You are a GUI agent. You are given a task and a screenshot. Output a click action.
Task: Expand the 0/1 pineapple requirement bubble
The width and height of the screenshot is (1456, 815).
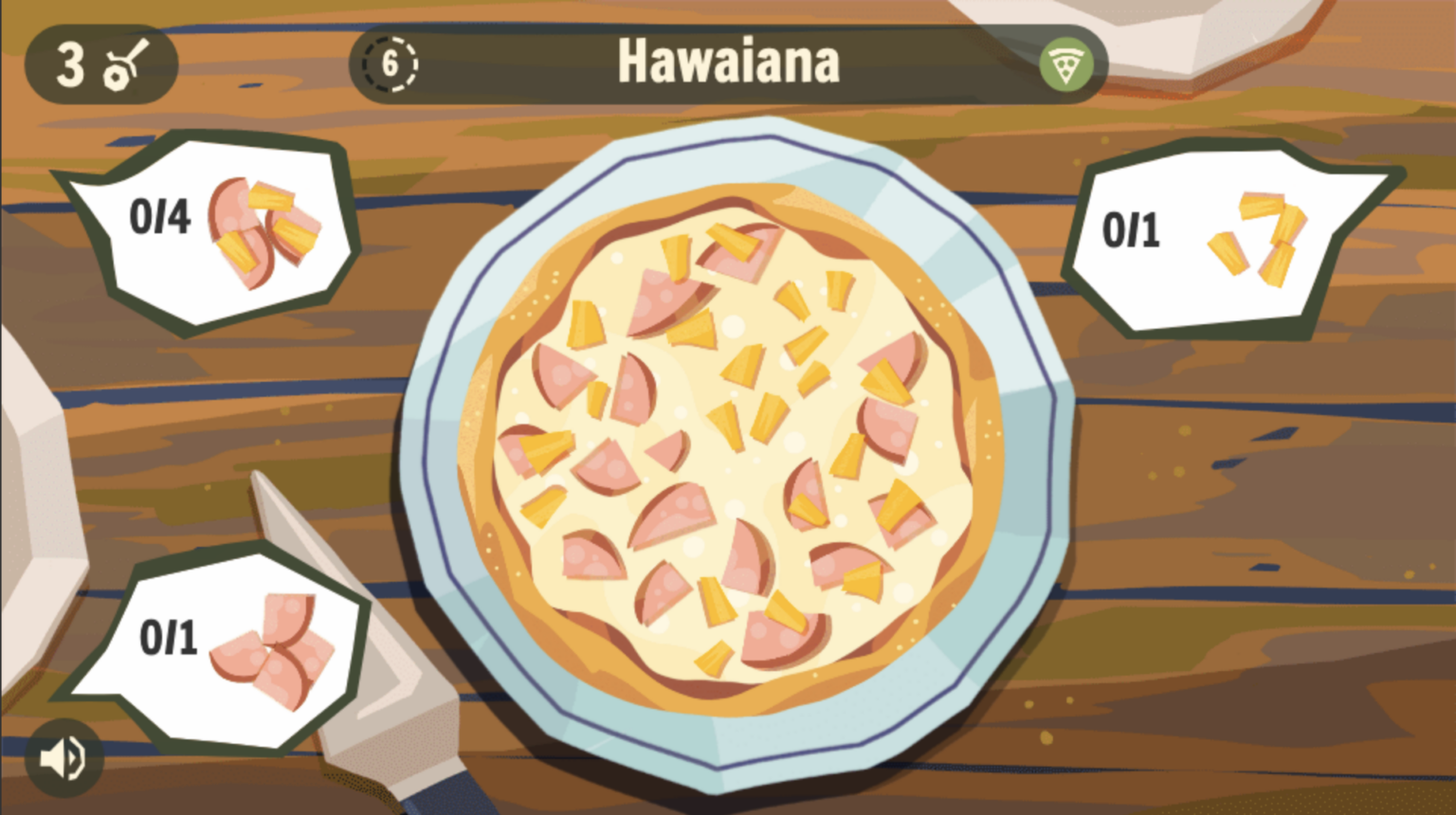coord(1223,235)
